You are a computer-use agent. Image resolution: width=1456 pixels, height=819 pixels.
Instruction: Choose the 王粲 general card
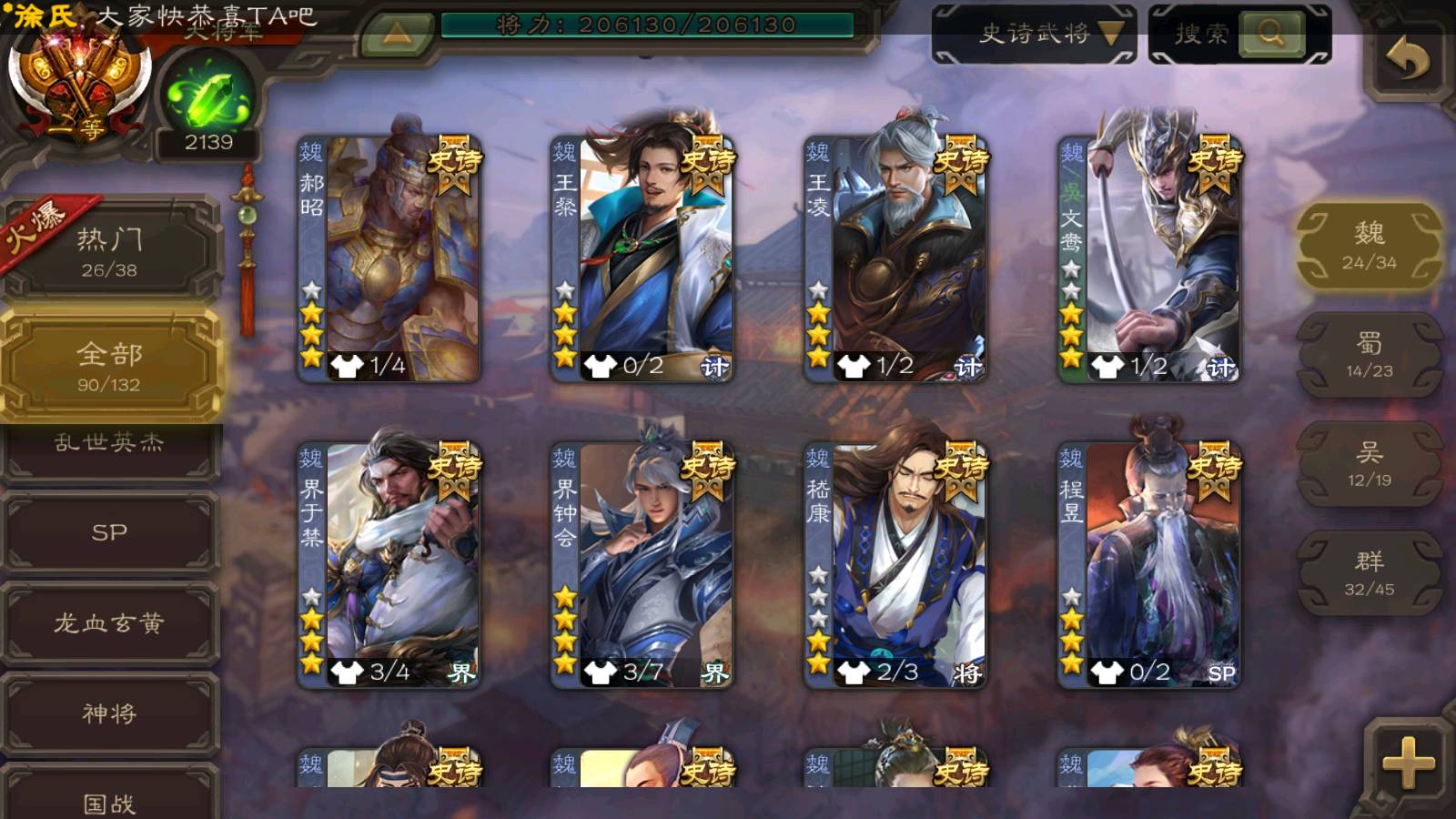(642, 259)
